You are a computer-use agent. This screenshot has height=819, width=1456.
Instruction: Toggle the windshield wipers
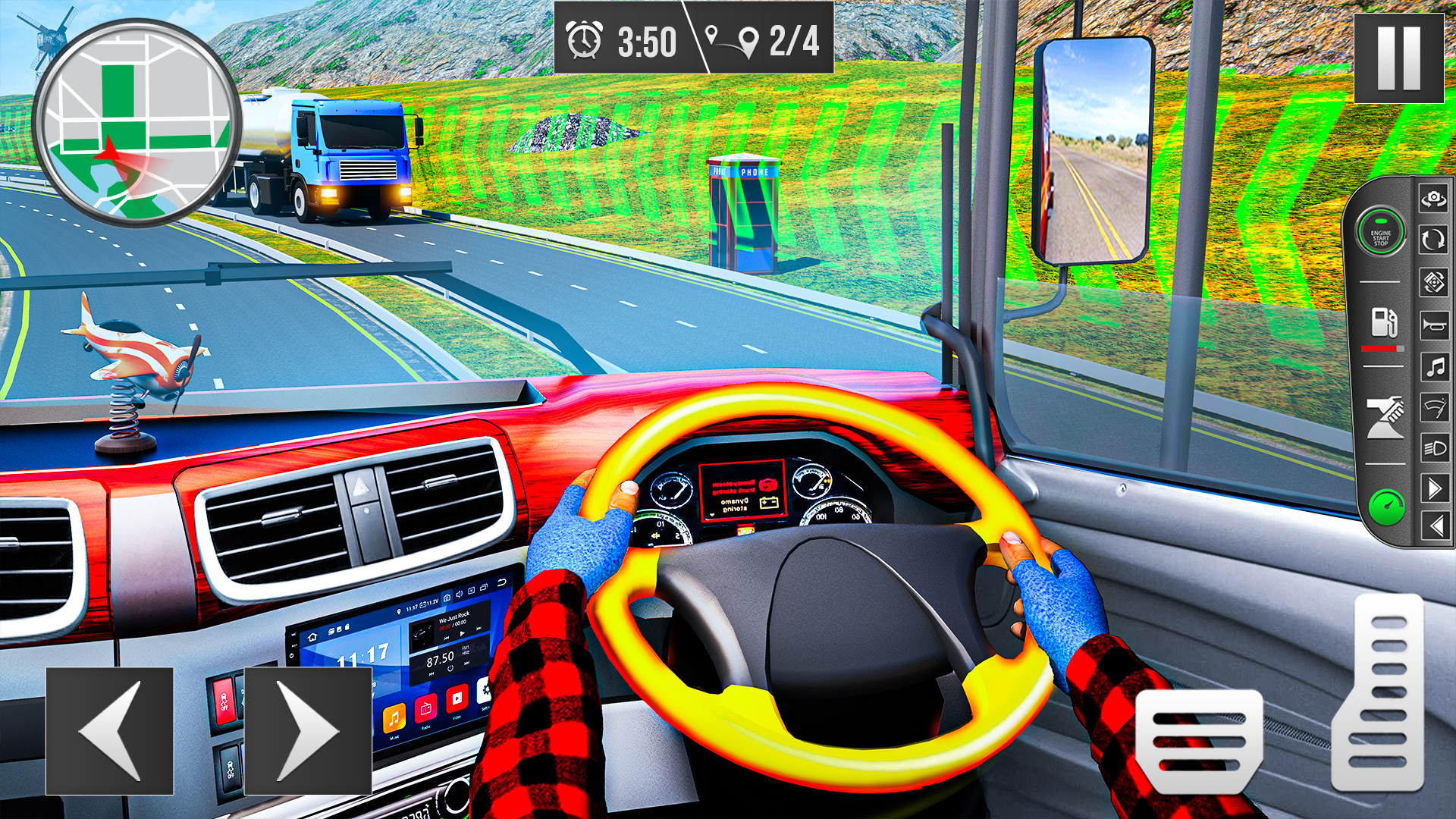[x=1435, y=406]
